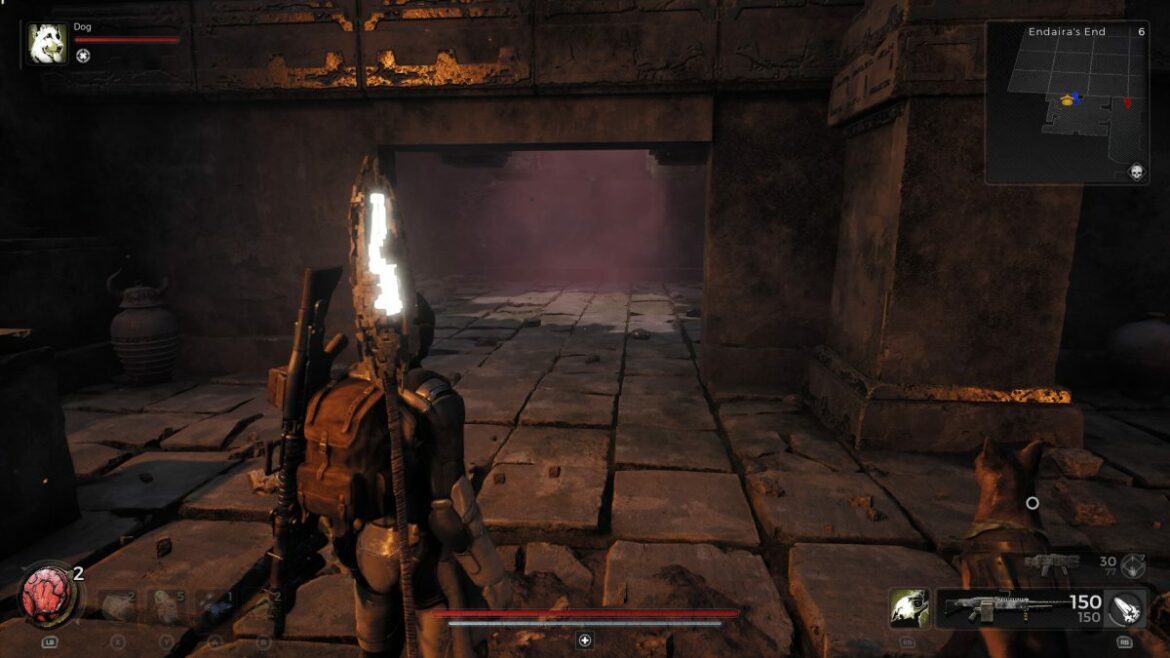The image size is (1170, 658).
Task: Use the blue quick item with count 1
Action: click(213, 606)
